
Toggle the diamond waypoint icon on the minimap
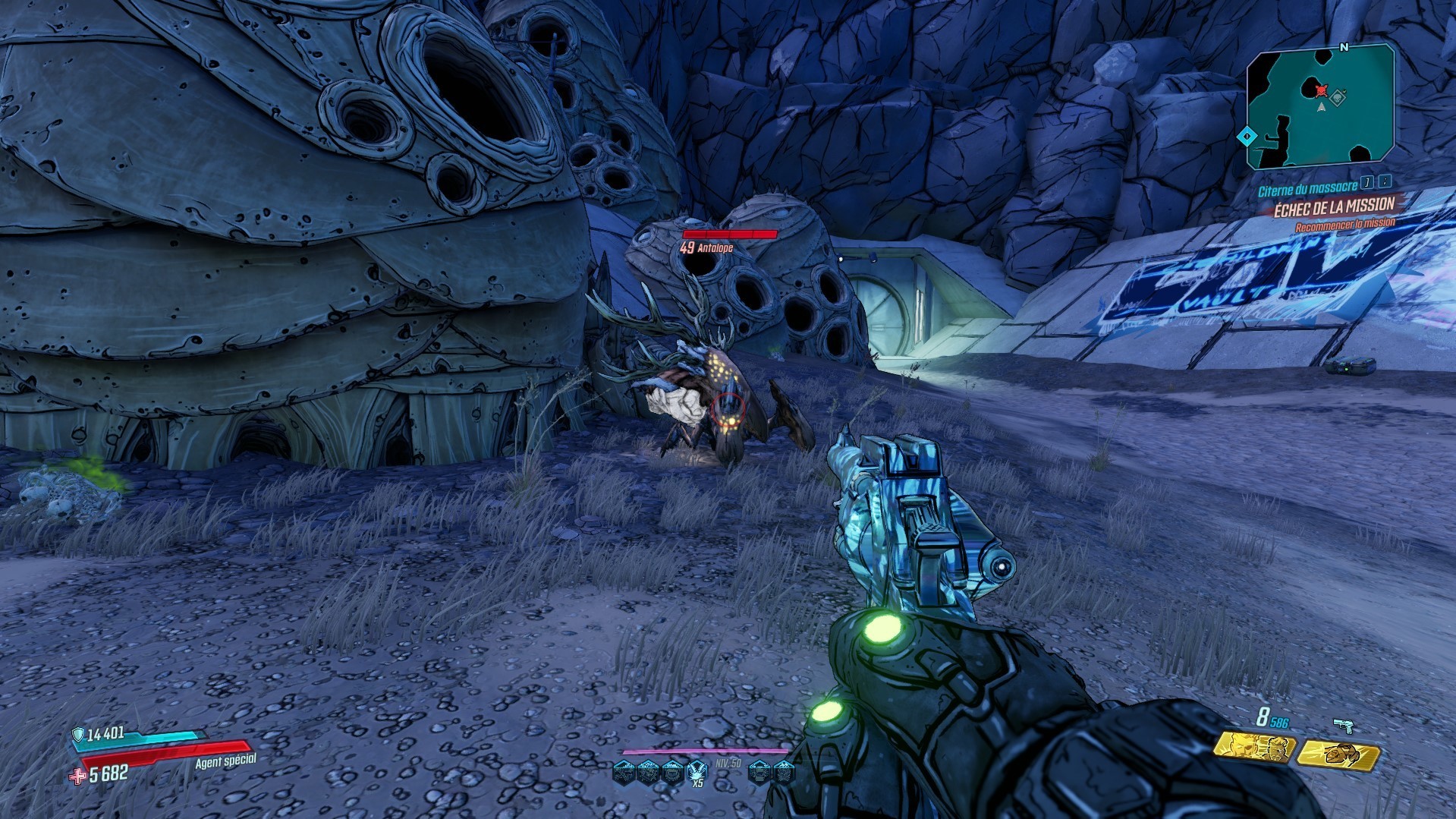pos(1247,137)
